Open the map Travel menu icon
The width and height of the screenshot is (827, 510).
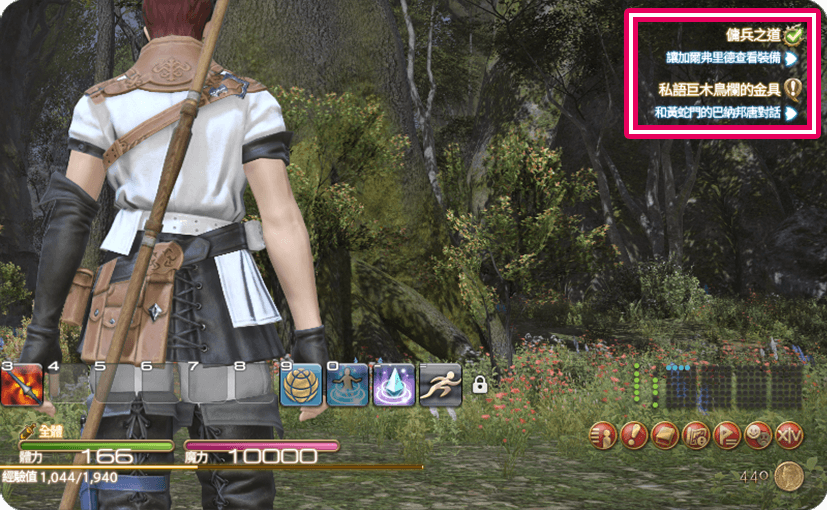tap(696, 435)
